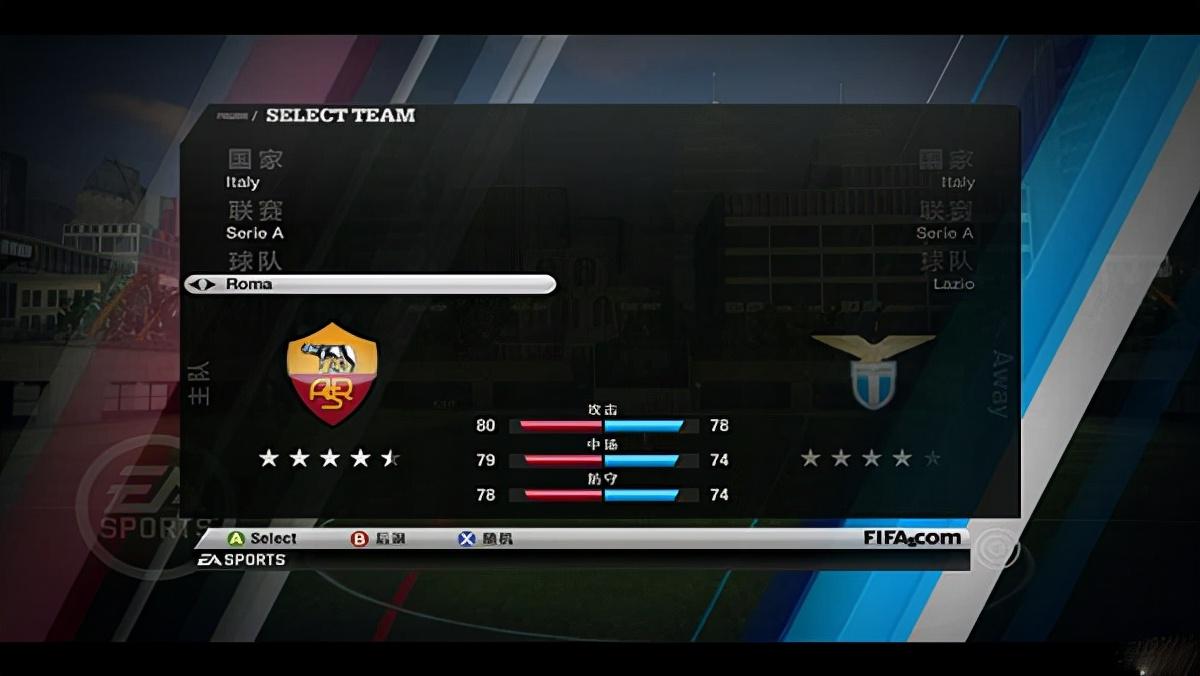Choose the away side's Serie A league entry

[x=945, y=233]
